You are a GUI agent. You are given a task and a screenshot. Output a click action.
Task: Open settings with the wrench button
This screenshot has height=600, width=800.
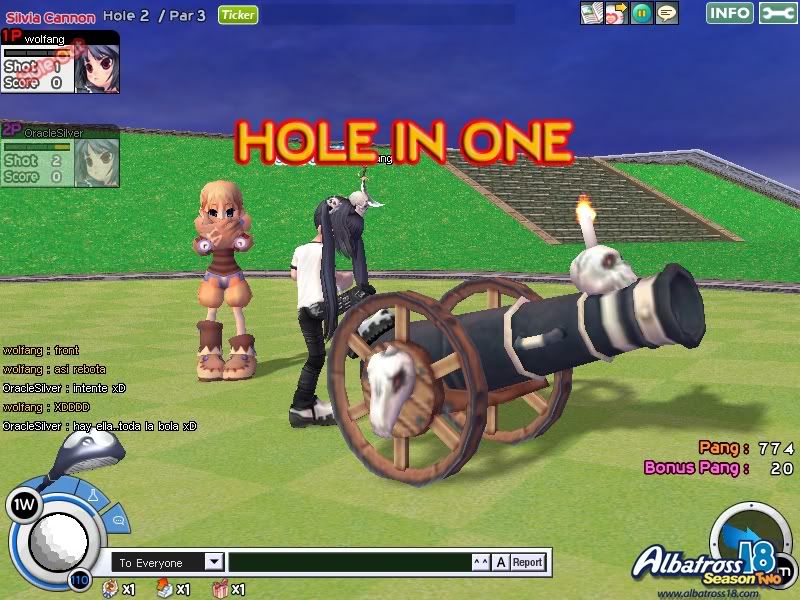click(777, 13)
